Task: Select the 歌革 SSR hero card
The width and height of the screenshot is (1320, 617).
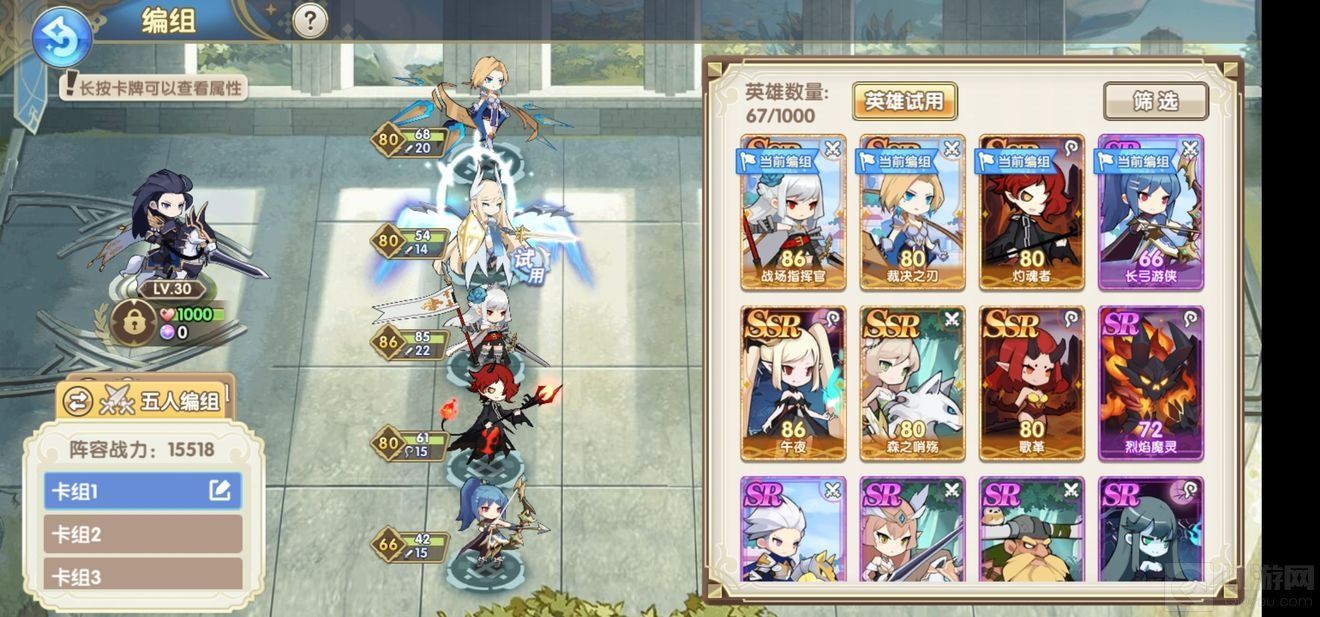Action: tap(1031, 383)
